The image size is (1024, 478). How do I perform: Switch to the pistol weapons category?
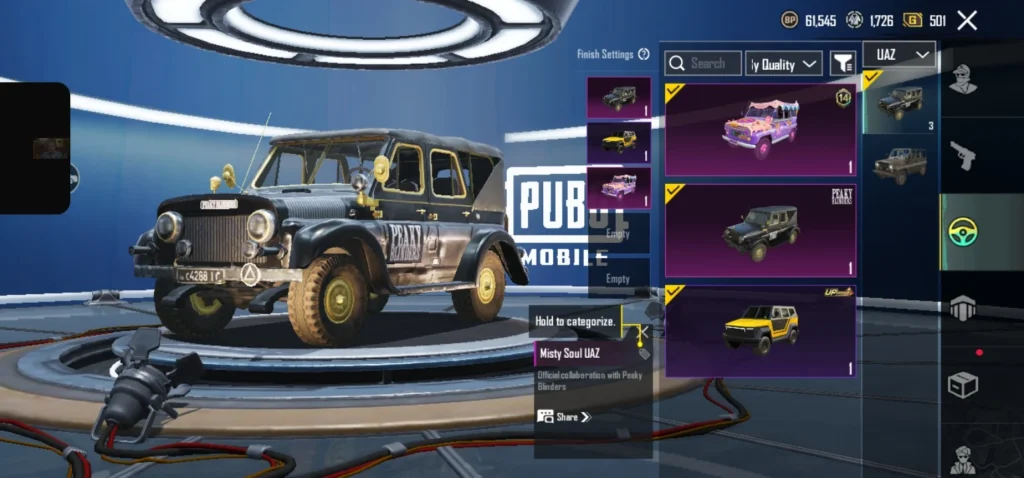962,155
